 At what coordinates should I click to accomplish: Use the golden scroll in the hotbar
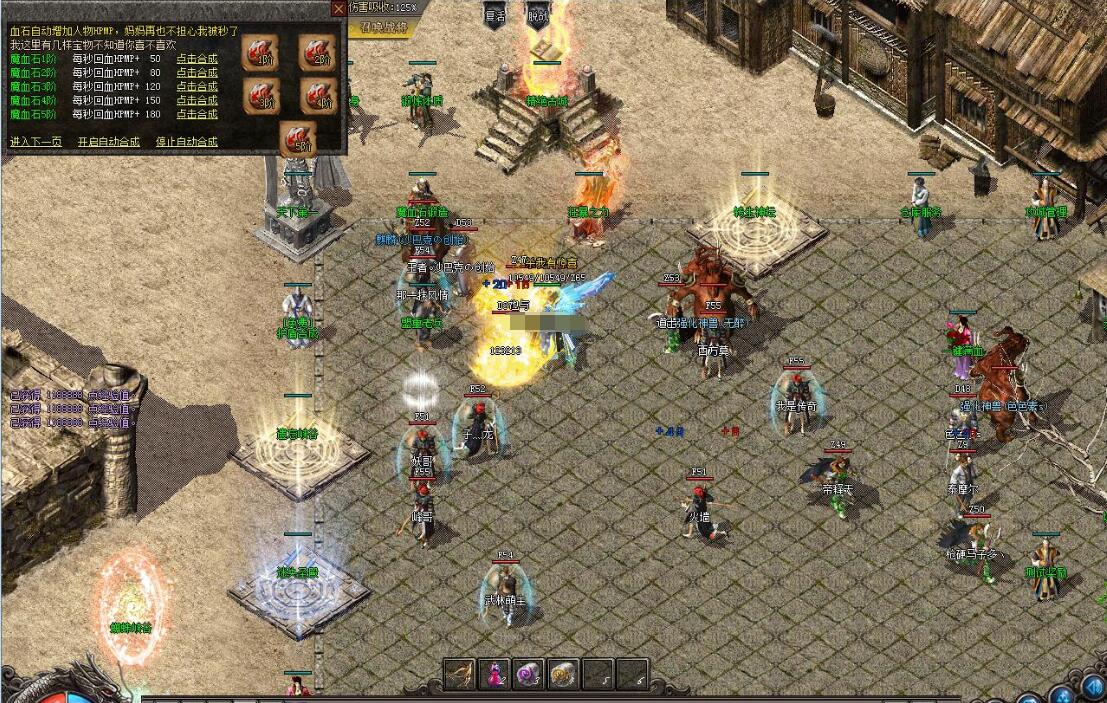point(563,674)
